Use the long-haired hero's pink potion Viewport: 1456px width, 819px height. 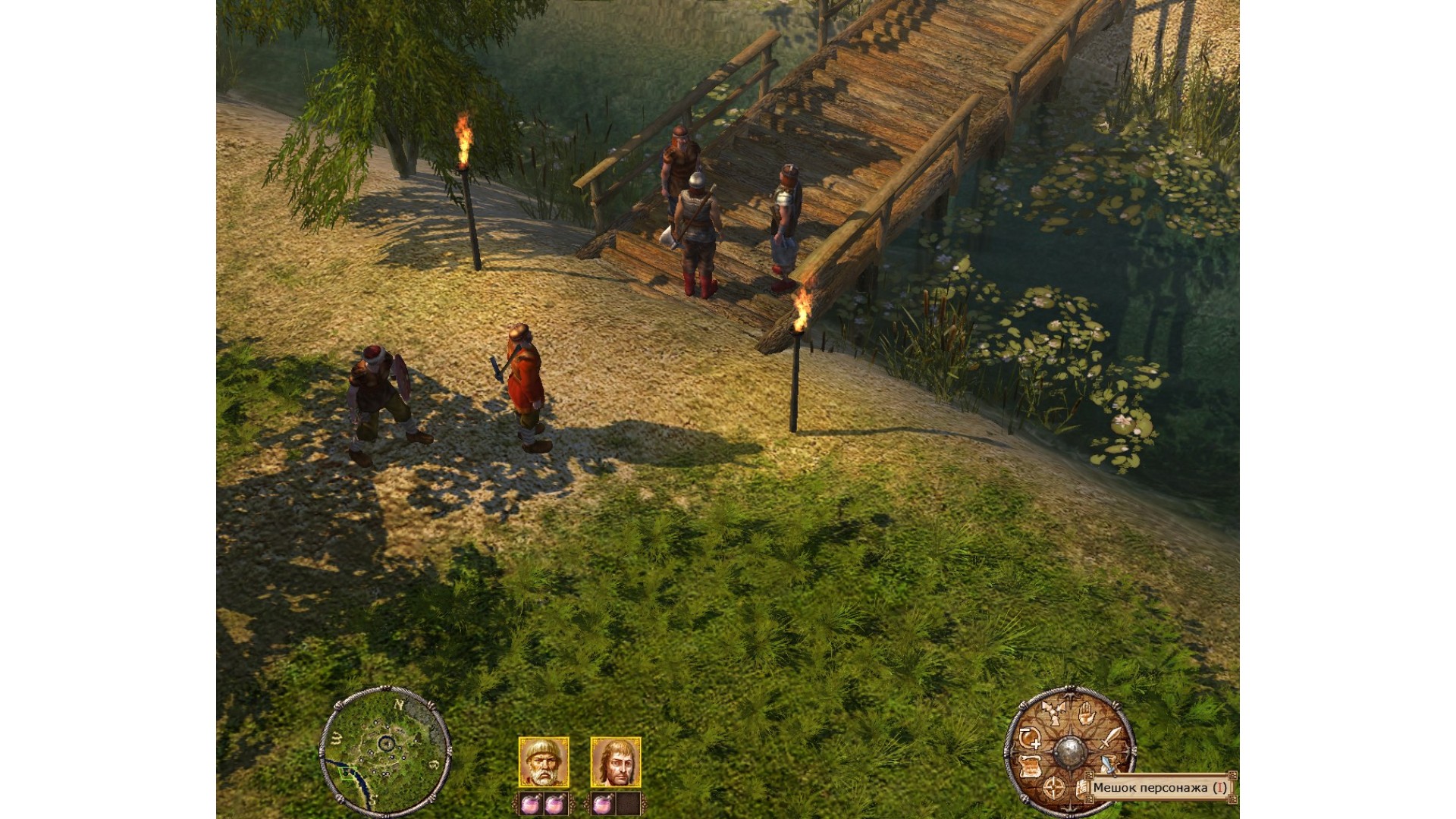coord(602,804)
